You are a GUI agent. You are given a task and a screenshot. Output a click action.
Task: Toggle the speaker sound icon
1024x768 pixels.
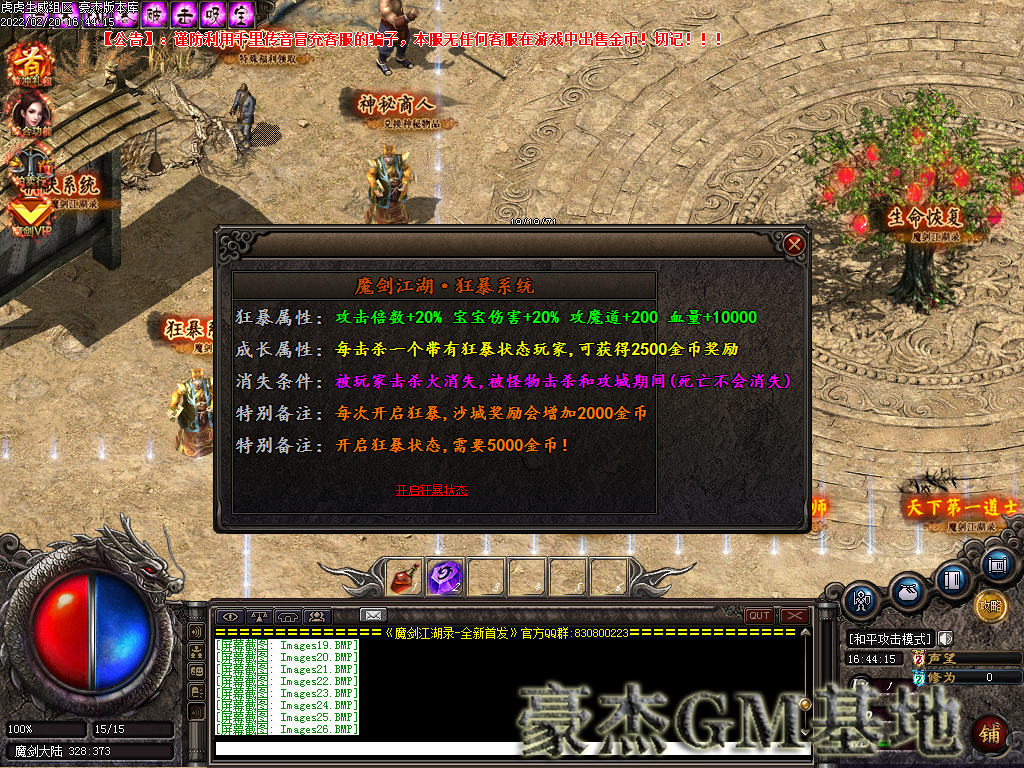tap(945, 638)
